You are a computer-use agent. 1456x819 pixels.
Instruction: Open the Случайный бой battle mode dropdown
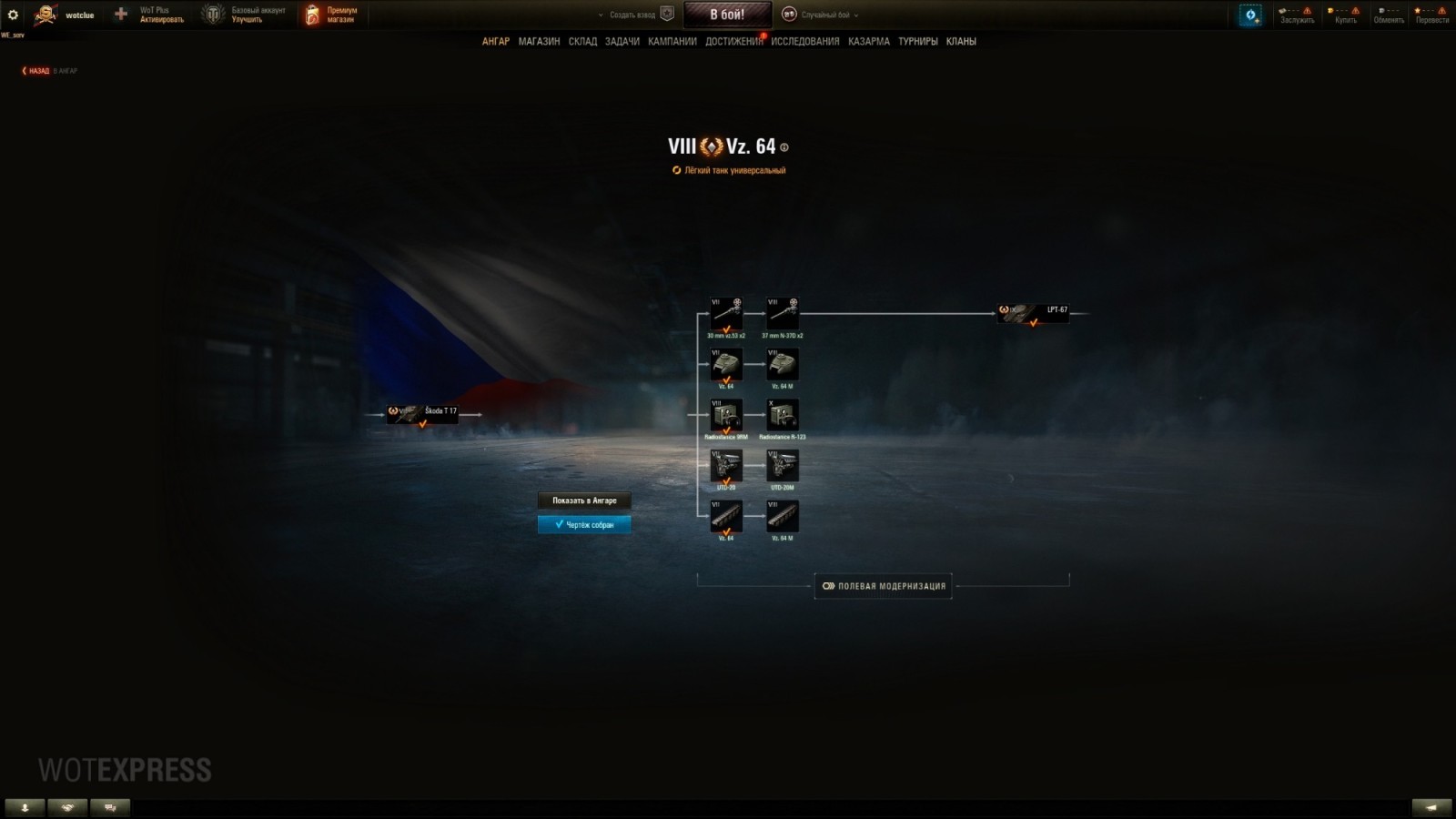828,15
